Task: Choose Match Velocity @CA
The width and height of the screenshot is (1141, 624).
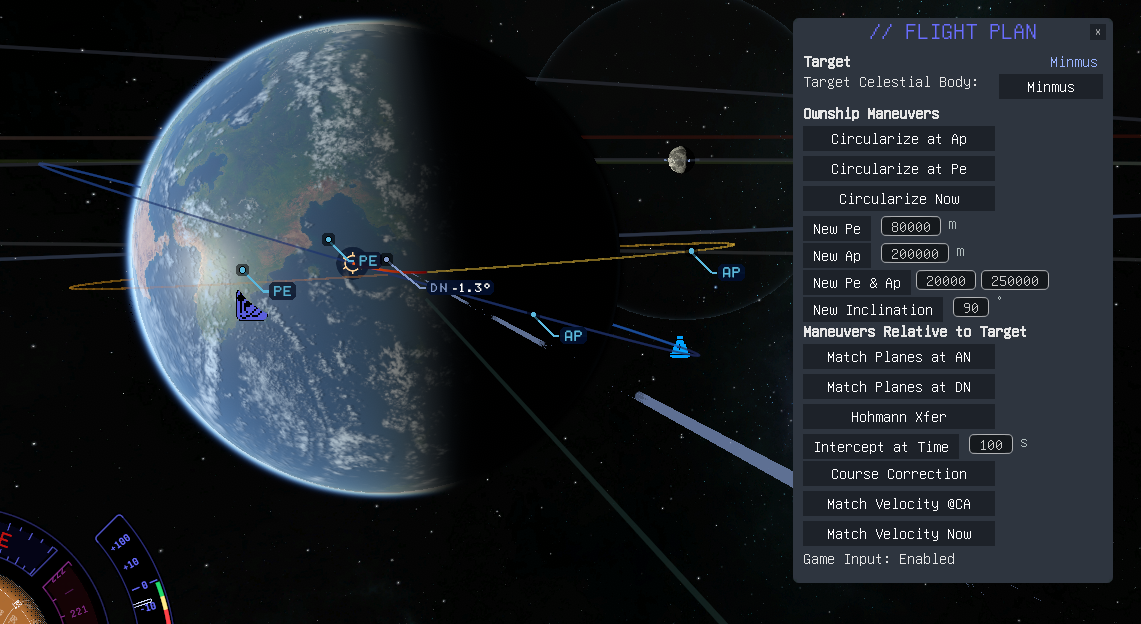Action: (x=898, y=504)
